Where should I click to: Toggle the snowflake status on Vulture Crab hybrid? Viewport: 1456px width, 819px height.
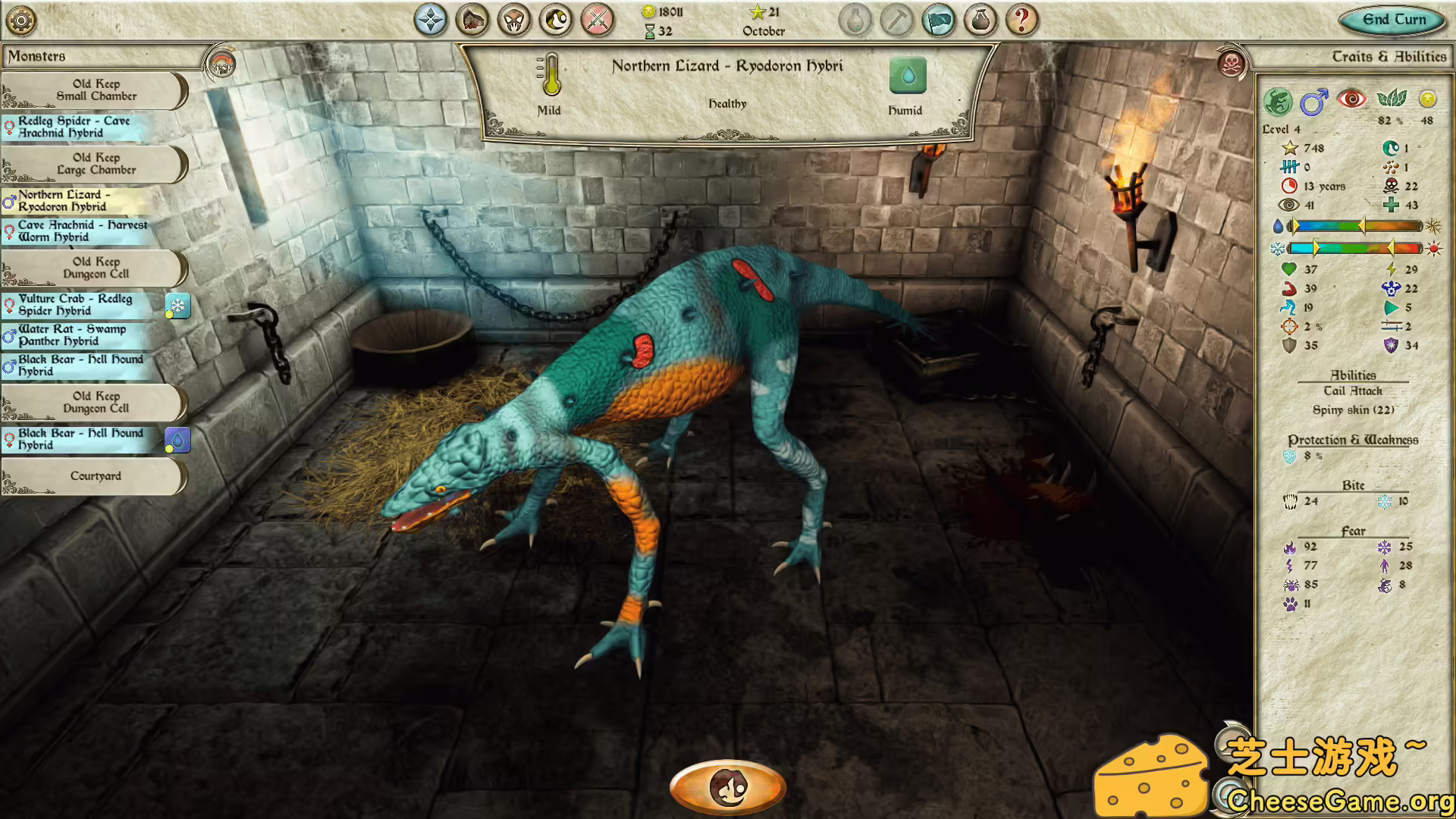click(x=177, y=306)
